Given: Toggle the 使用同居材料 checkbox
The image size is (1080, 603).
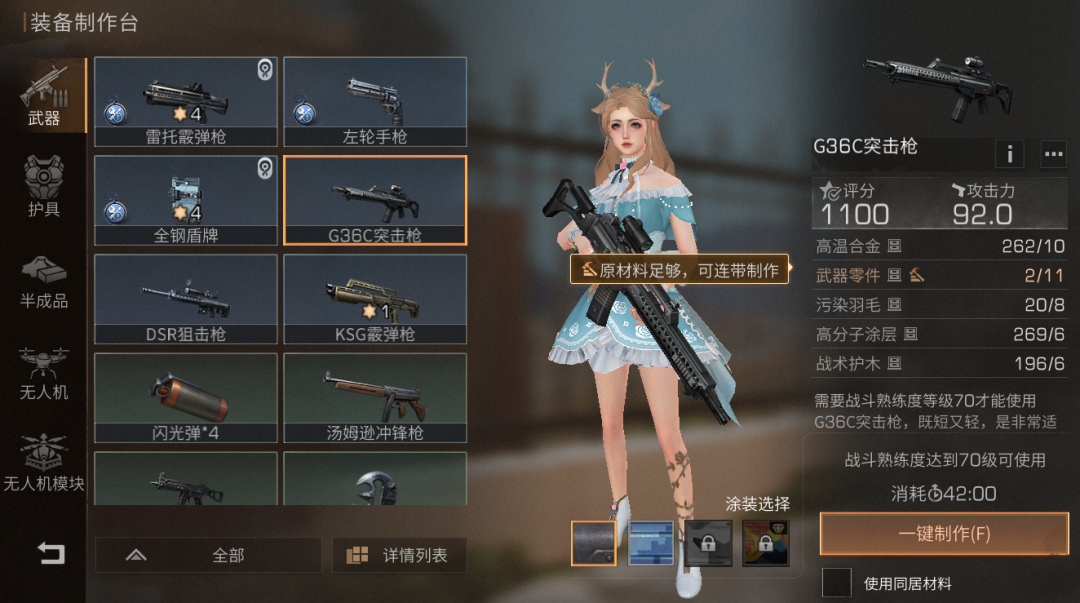Looking at the screenshot, I should [837, 583].
